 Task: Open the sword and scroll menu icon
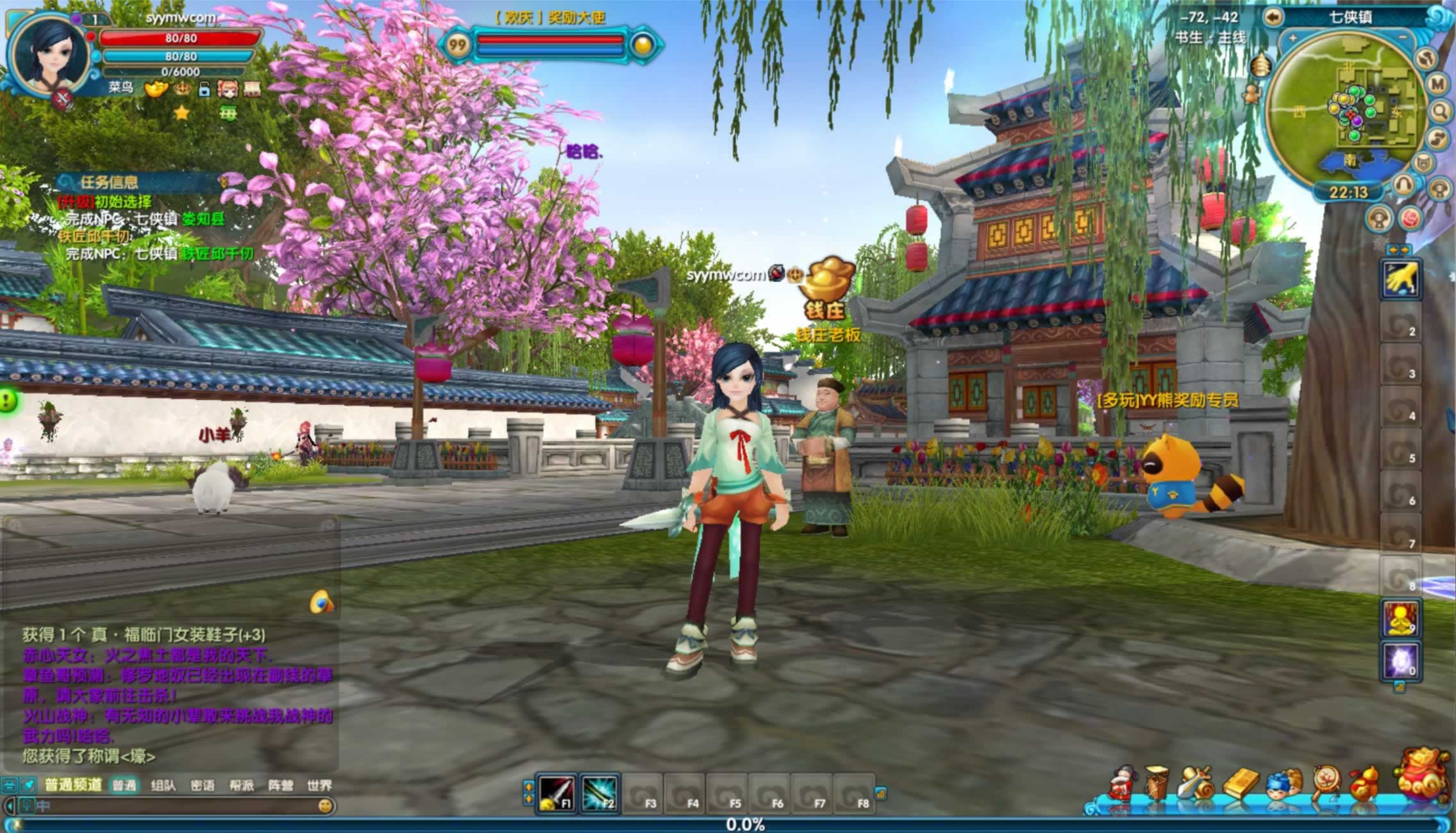(x=1196, y=783)
